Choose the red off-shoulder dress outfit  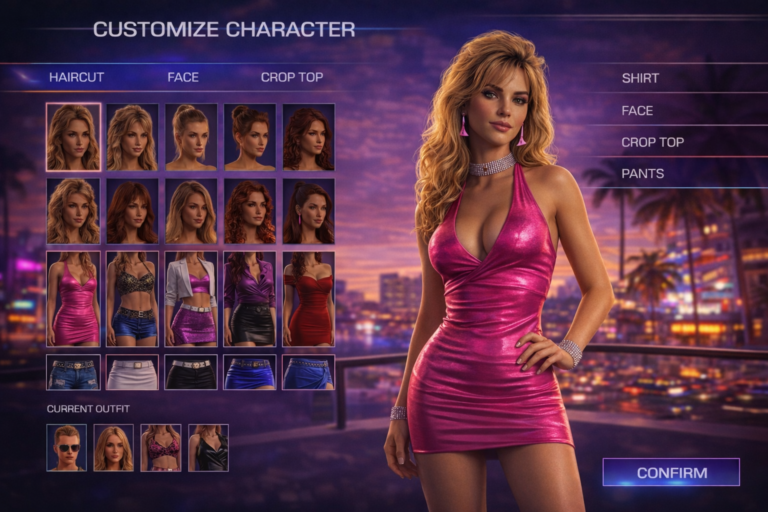(x=308, y=299)
